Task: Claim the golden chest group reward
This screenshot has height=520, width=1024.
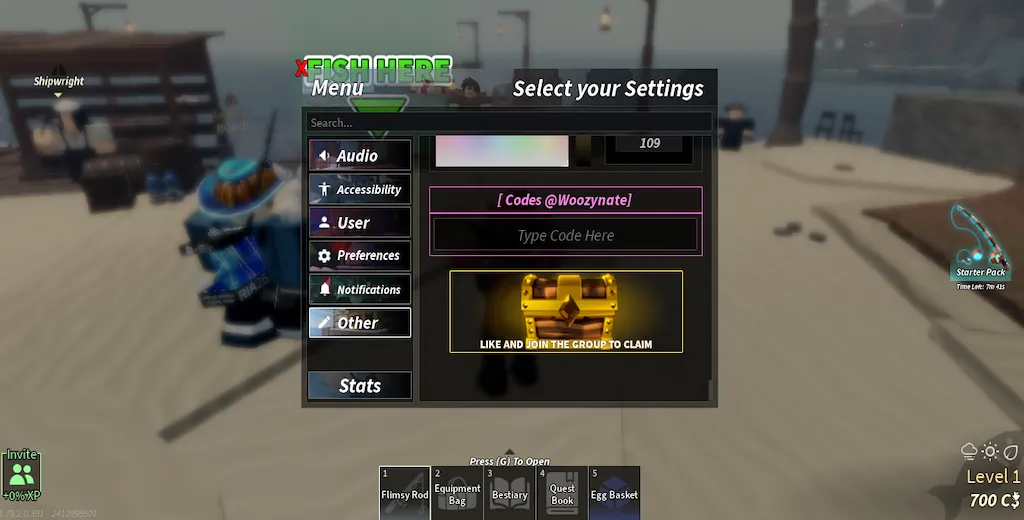Action: coord(566,311)
